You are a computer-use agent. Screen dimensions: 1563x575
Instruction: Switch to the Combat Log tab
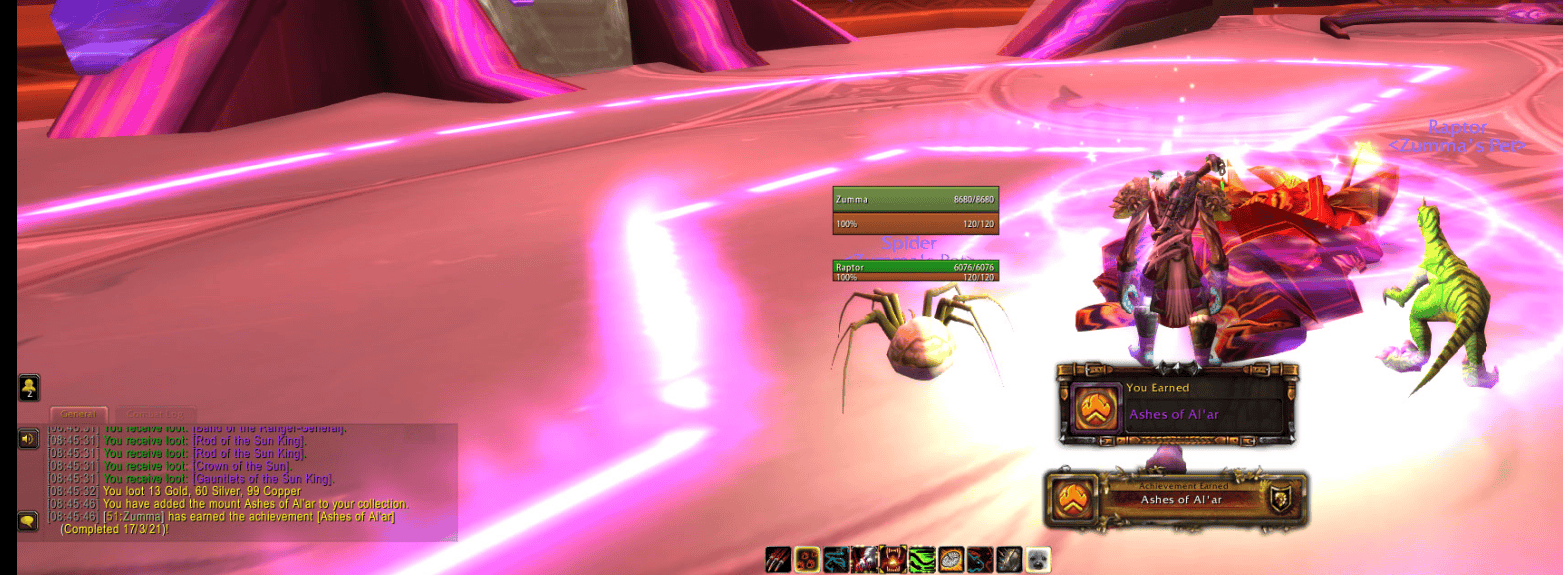(155, 414)
